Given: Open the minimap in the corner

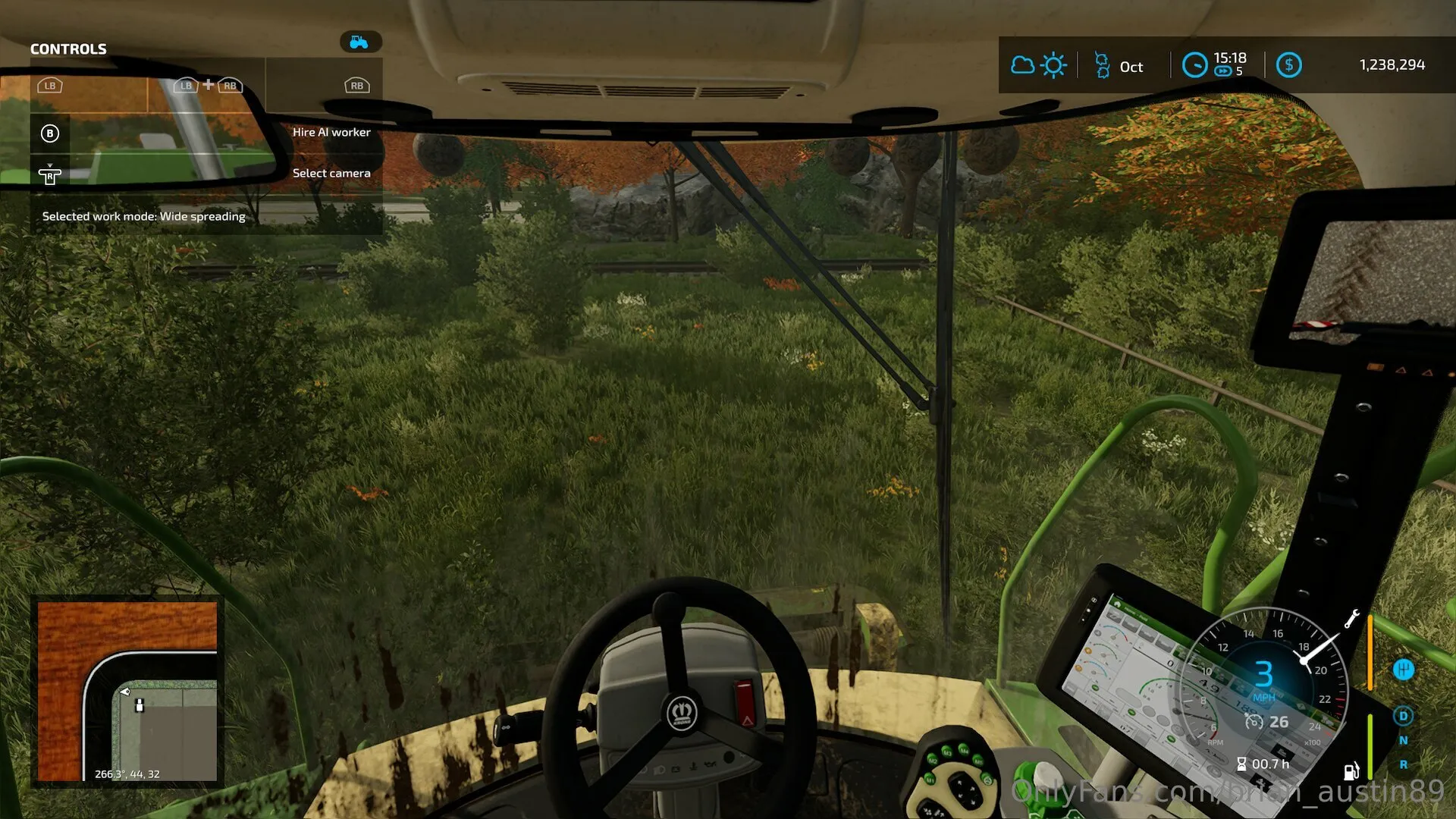Looking at the screenshot, I should pos(127,692).
